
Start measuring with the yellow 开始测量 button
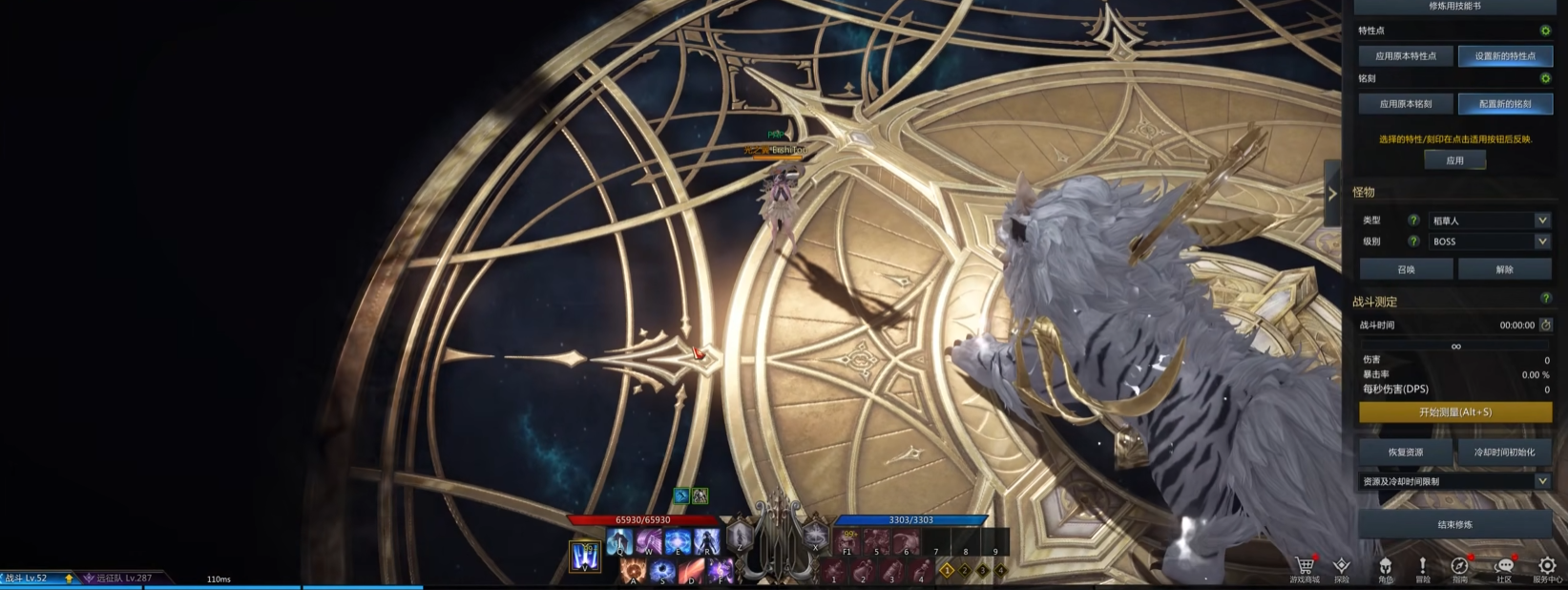pos(1454,412)
